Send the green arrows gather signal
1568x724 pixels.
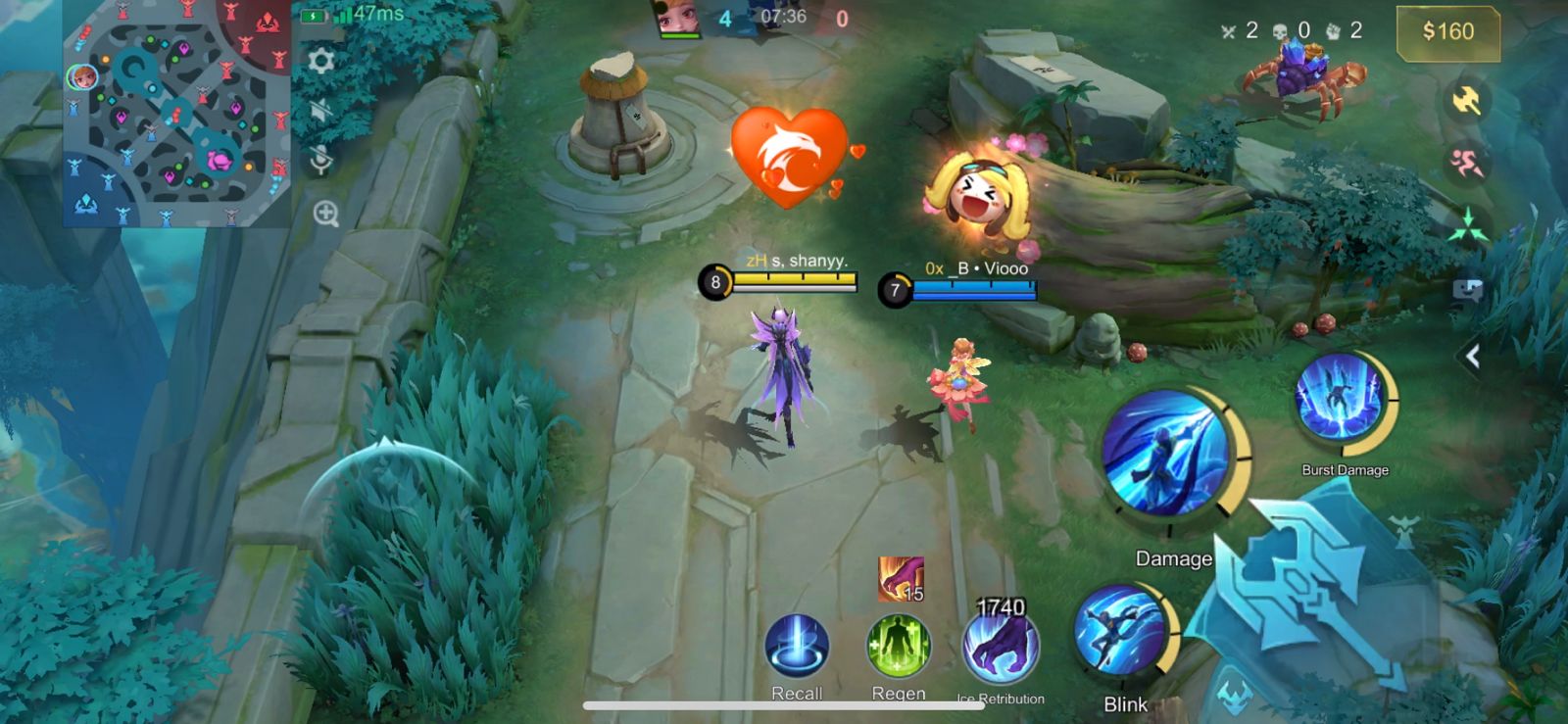1466,225
